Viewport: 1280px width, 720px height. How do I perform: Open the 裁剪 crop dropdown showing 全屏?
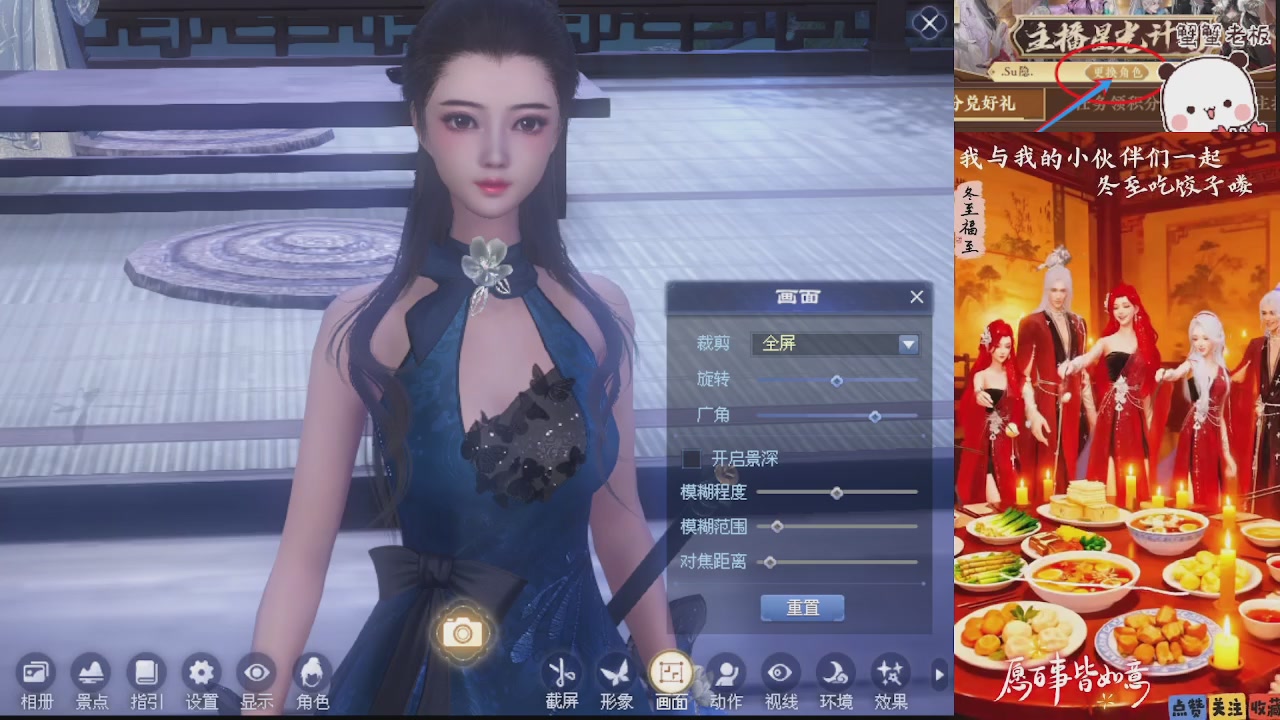pyautogui.click(x=835, y=344)
